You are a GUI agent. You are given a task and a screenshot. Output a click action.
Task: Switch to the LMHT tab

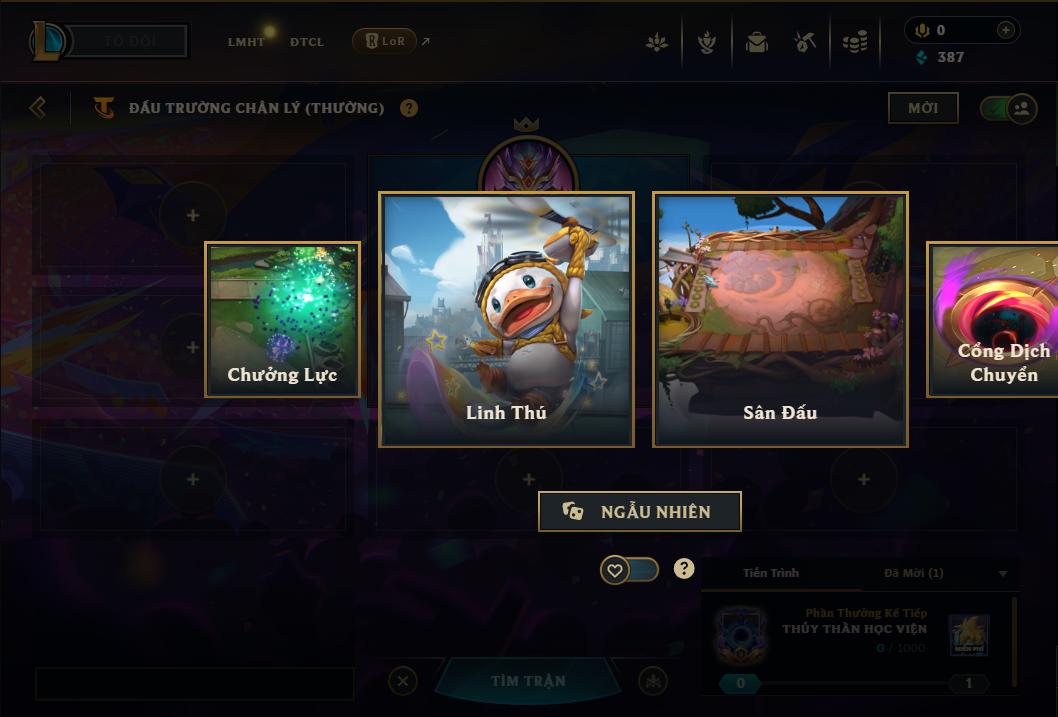(x=246, y=42)
